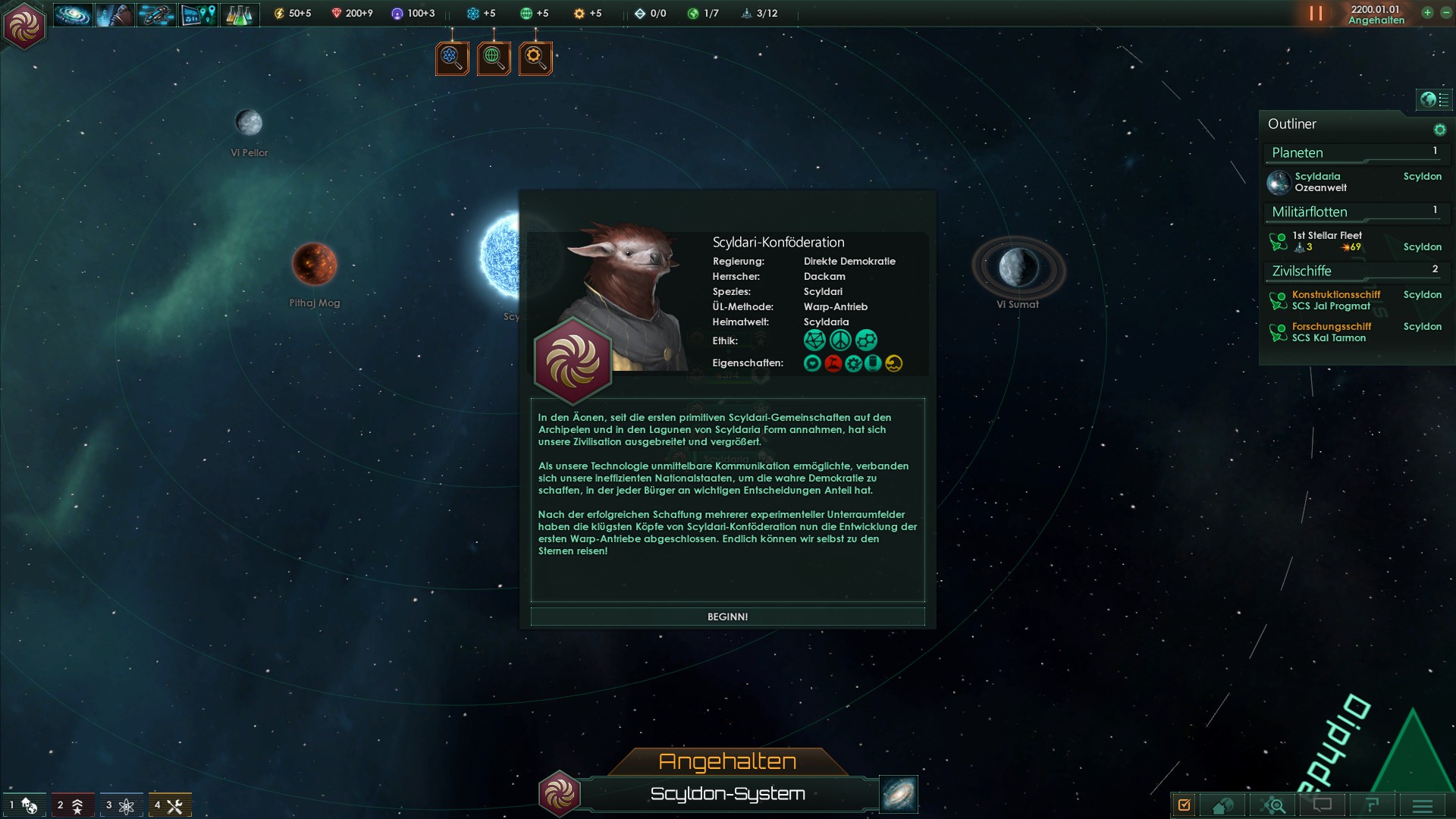Click the BEGINN! button

[x=727, y=617]
